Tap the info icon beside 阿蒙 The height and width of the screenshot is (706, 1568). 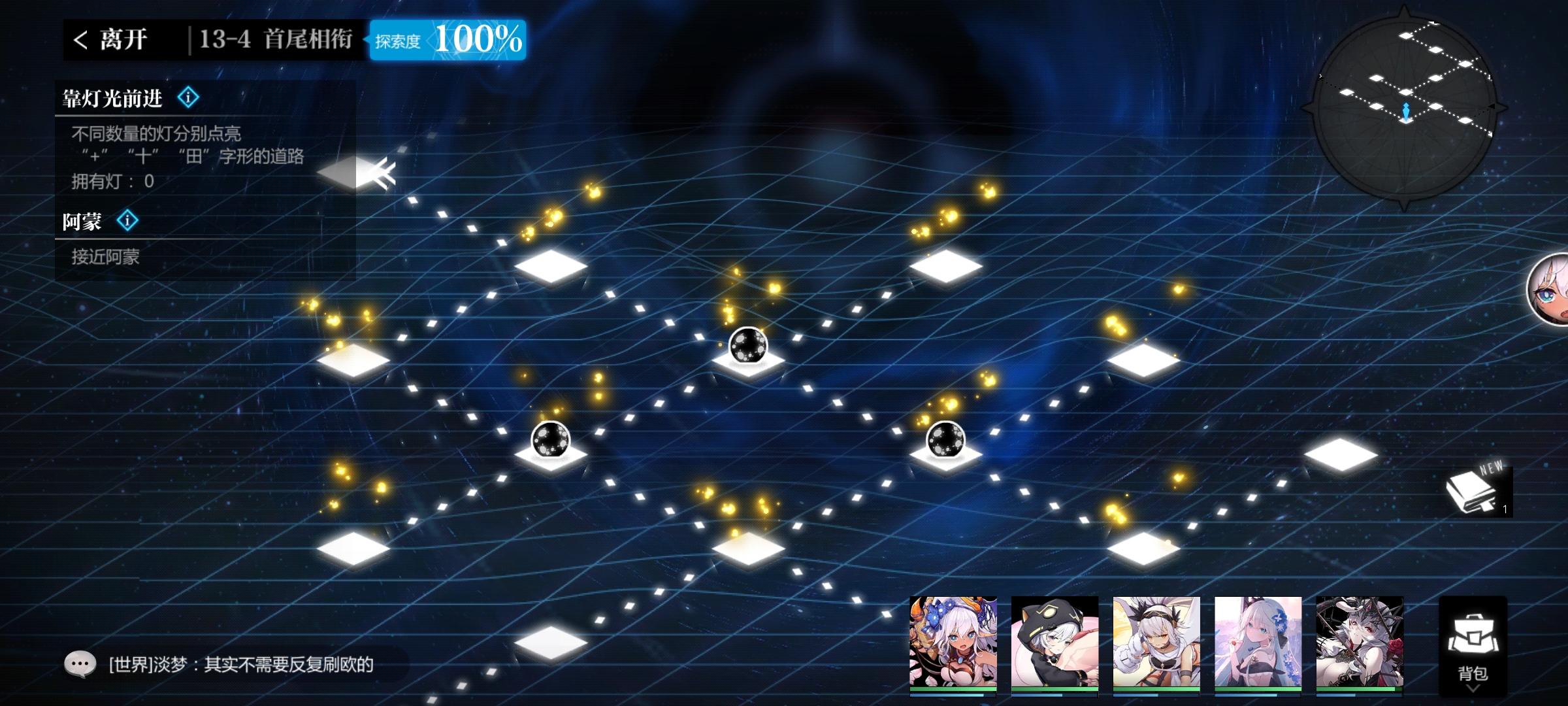click(128, 222)
